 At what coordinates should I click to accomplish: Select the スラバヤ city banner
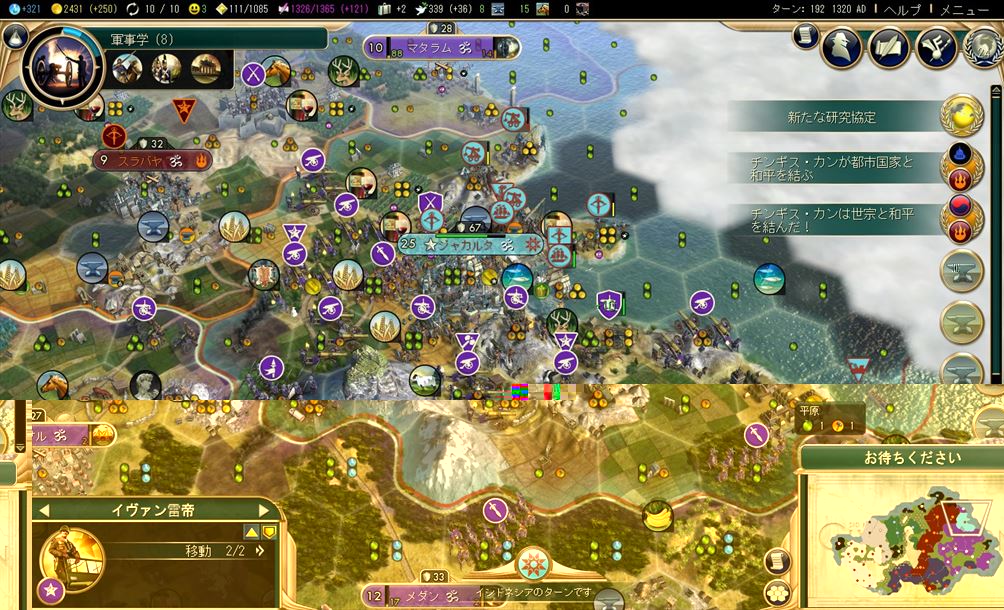(x=152, y=160)
